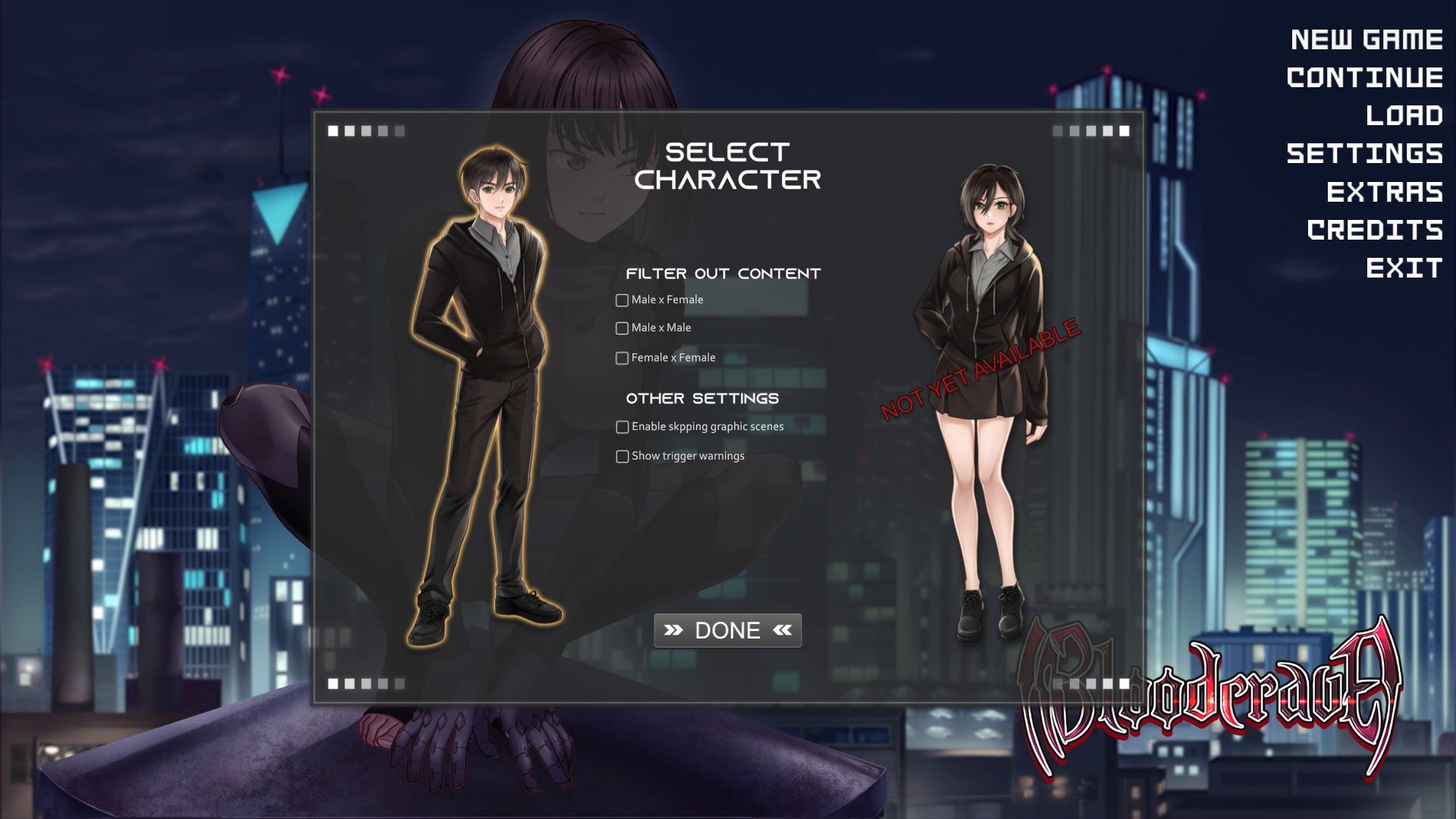Turn on Show trigger warnings
Screen dimensions: 1456x819
click(x=622, y=457)
